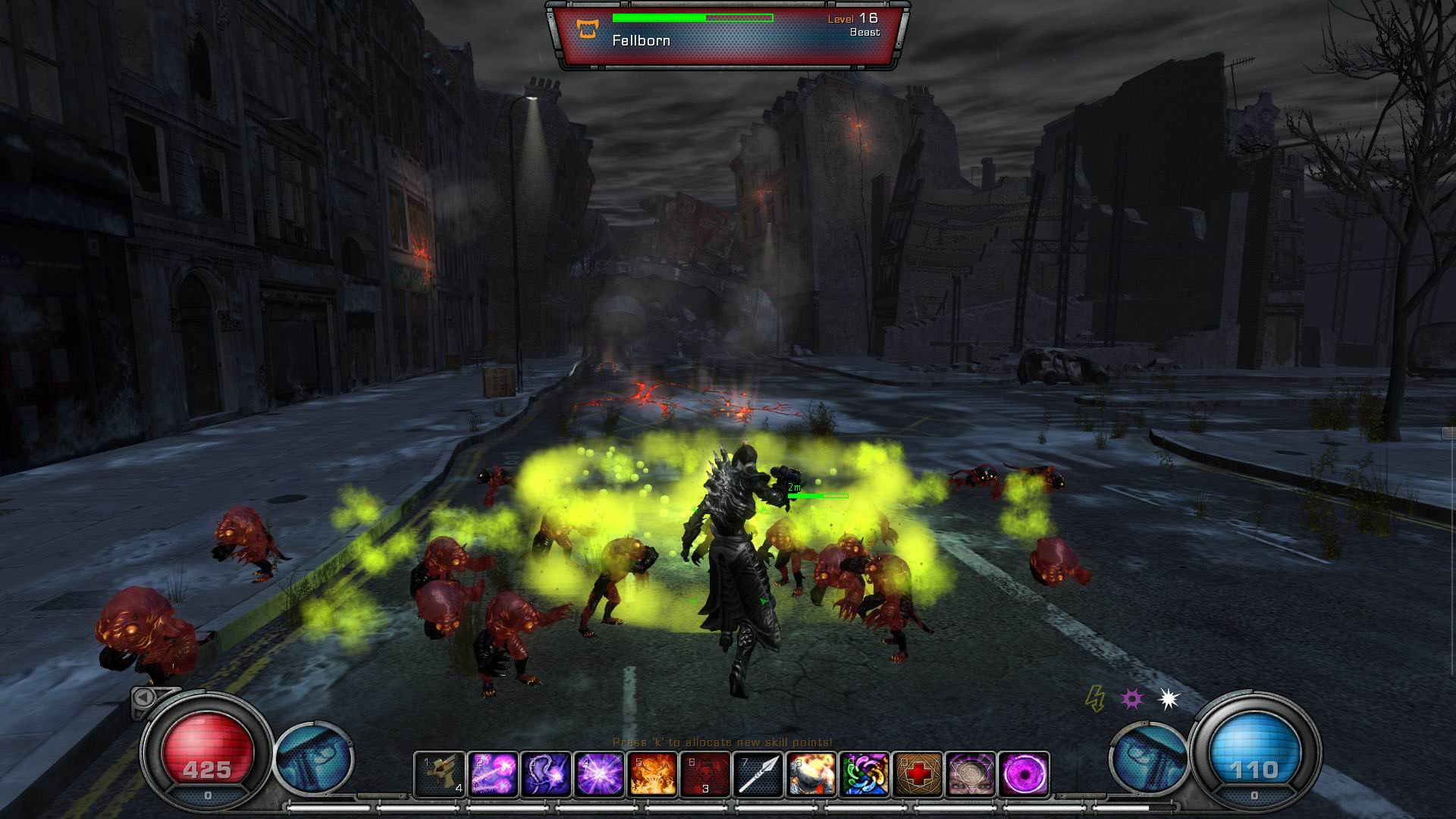Click the Fellborn enemy nameplate at the top
This screenshot has height=819, width=1456.
click(641, 41)
